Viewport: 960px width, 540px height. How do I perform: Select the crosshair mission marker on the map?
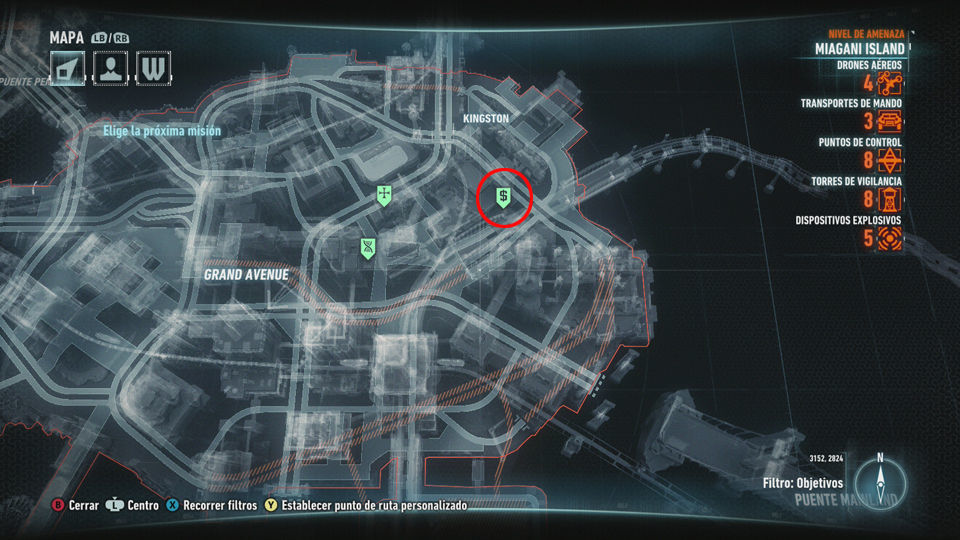(384, 195)
